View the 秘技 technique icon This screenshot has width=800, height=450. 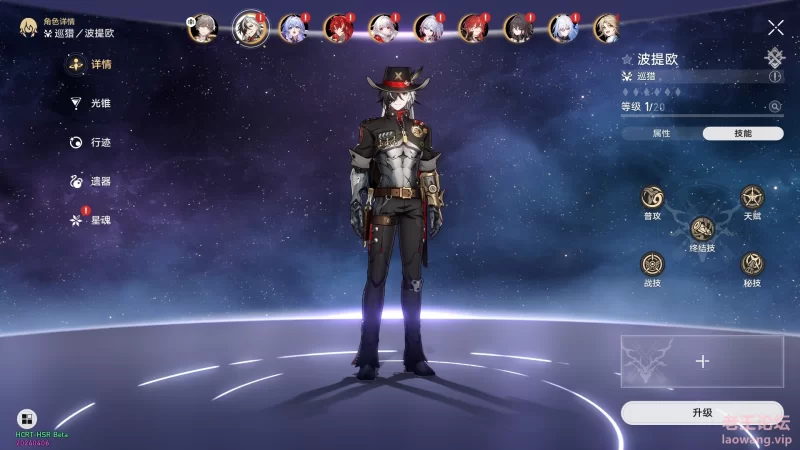(752, 264)
